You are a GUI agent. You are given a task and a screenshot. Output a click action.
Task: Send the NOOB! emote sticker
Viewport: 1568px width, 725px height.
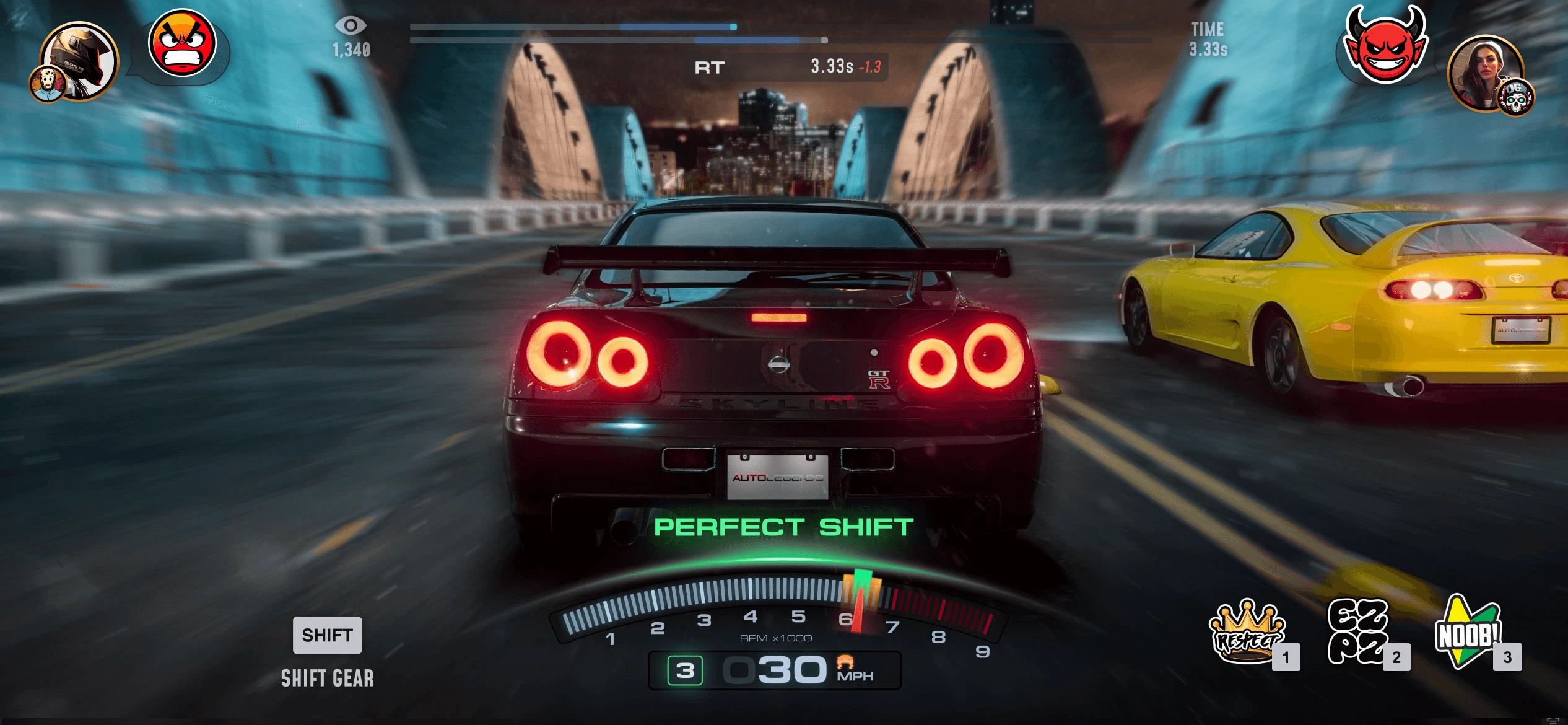1468,631
